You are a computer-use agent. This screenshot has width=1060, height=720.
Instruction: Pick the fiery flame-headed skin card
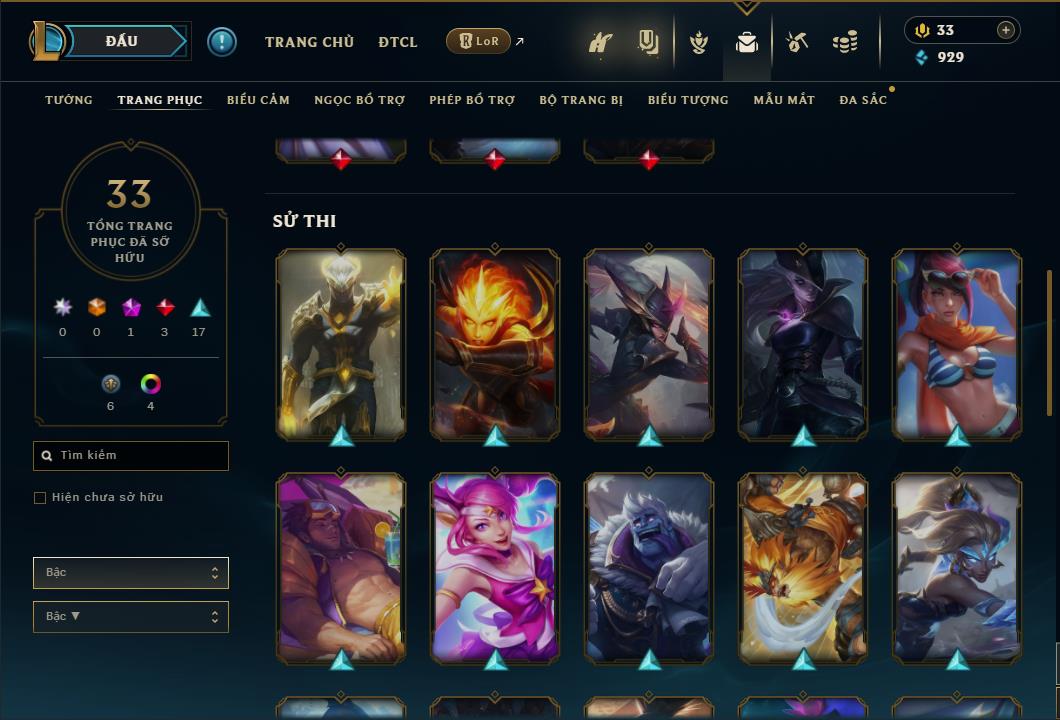click(x=495, y=343)
